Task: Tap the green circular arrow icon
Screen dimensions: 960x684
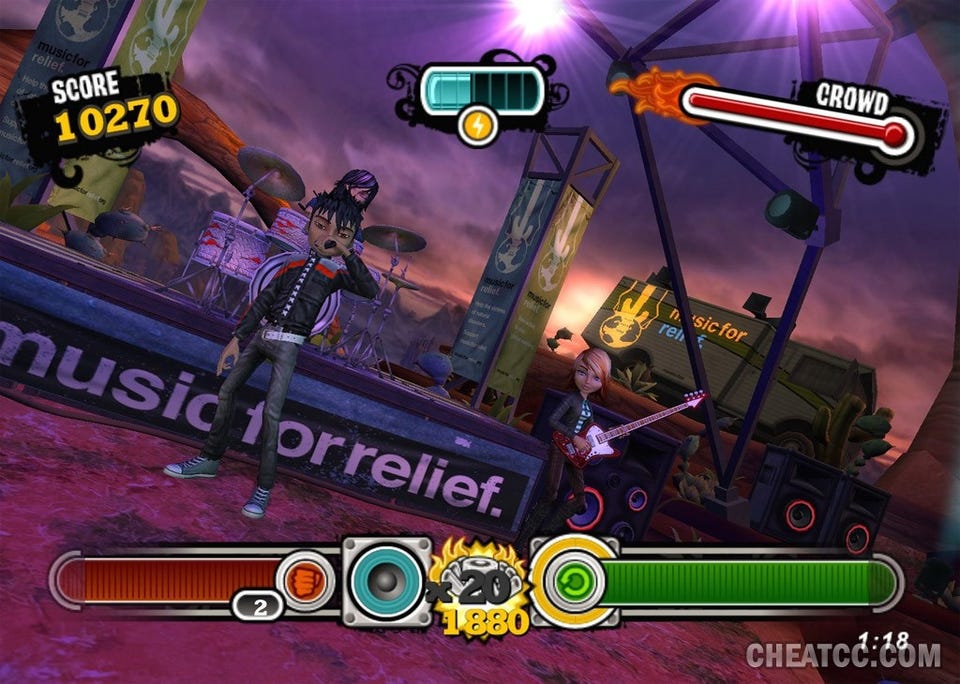Action: 573,582
